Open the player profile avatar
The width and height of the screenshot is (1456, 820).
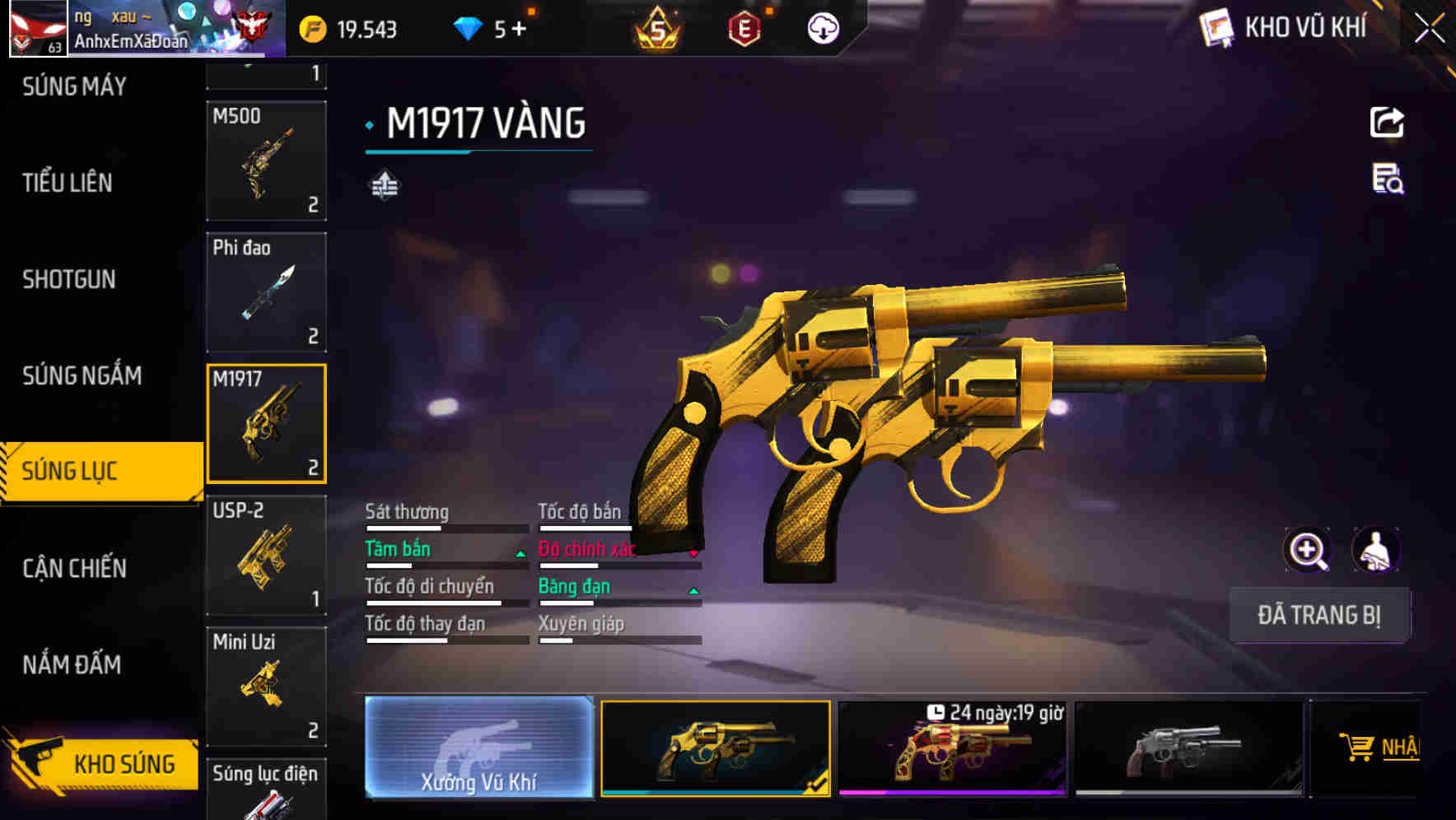coord(38,29)
